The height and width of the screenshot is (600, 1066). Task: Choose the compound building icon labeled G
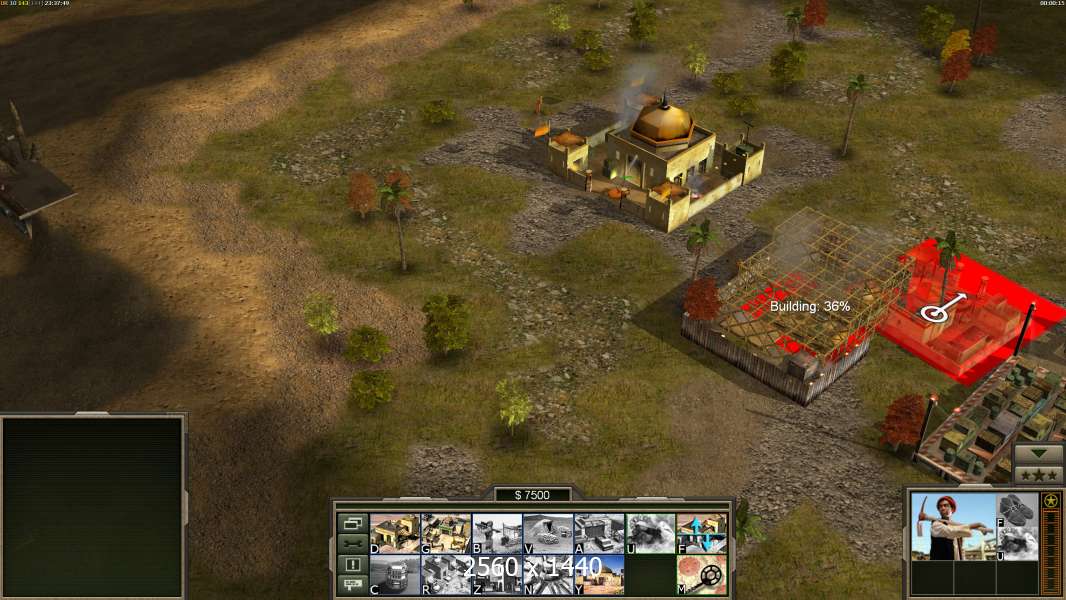click(x=446, y=534)
